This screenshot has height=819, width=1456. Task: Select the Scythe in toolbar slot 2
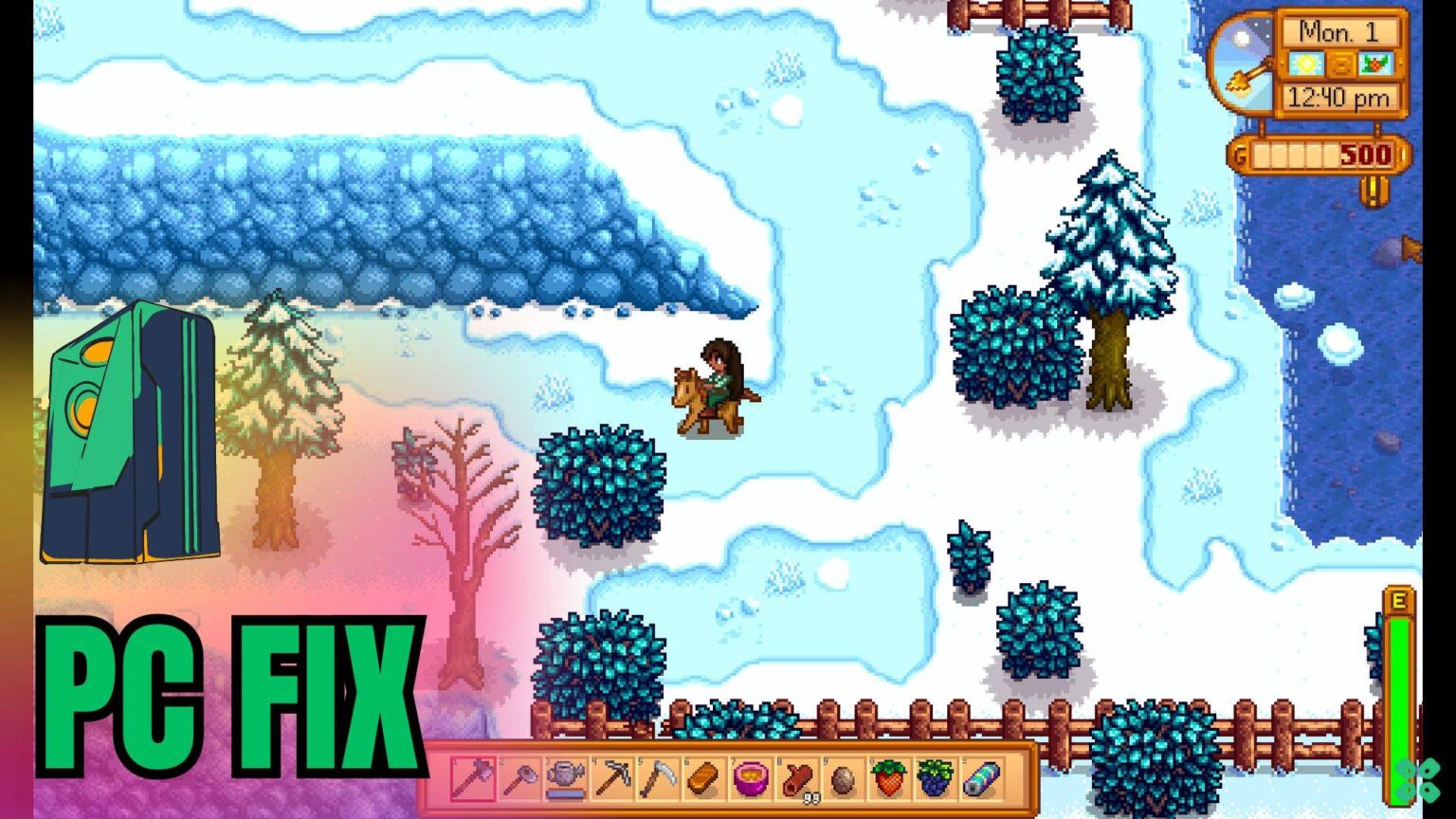click(519, 777)
